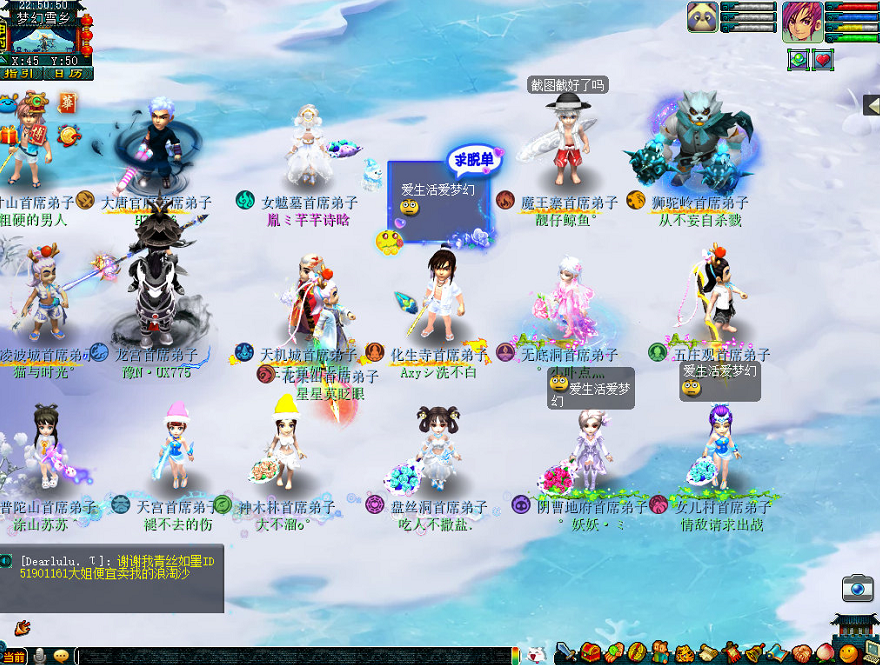
Task: Click the gold coin event icon
Action: [x=69, y=135]
